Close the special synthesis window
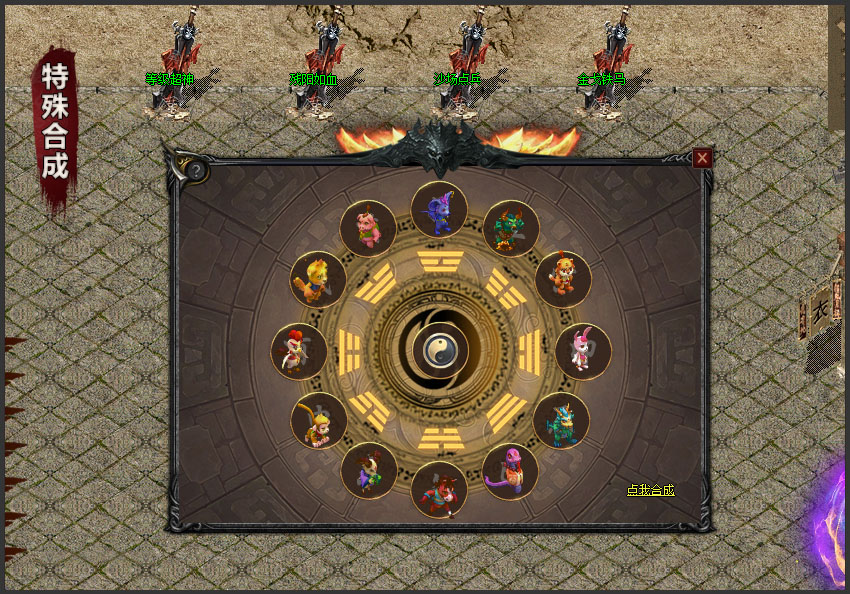850x594 pixels. tap(703, 158)
